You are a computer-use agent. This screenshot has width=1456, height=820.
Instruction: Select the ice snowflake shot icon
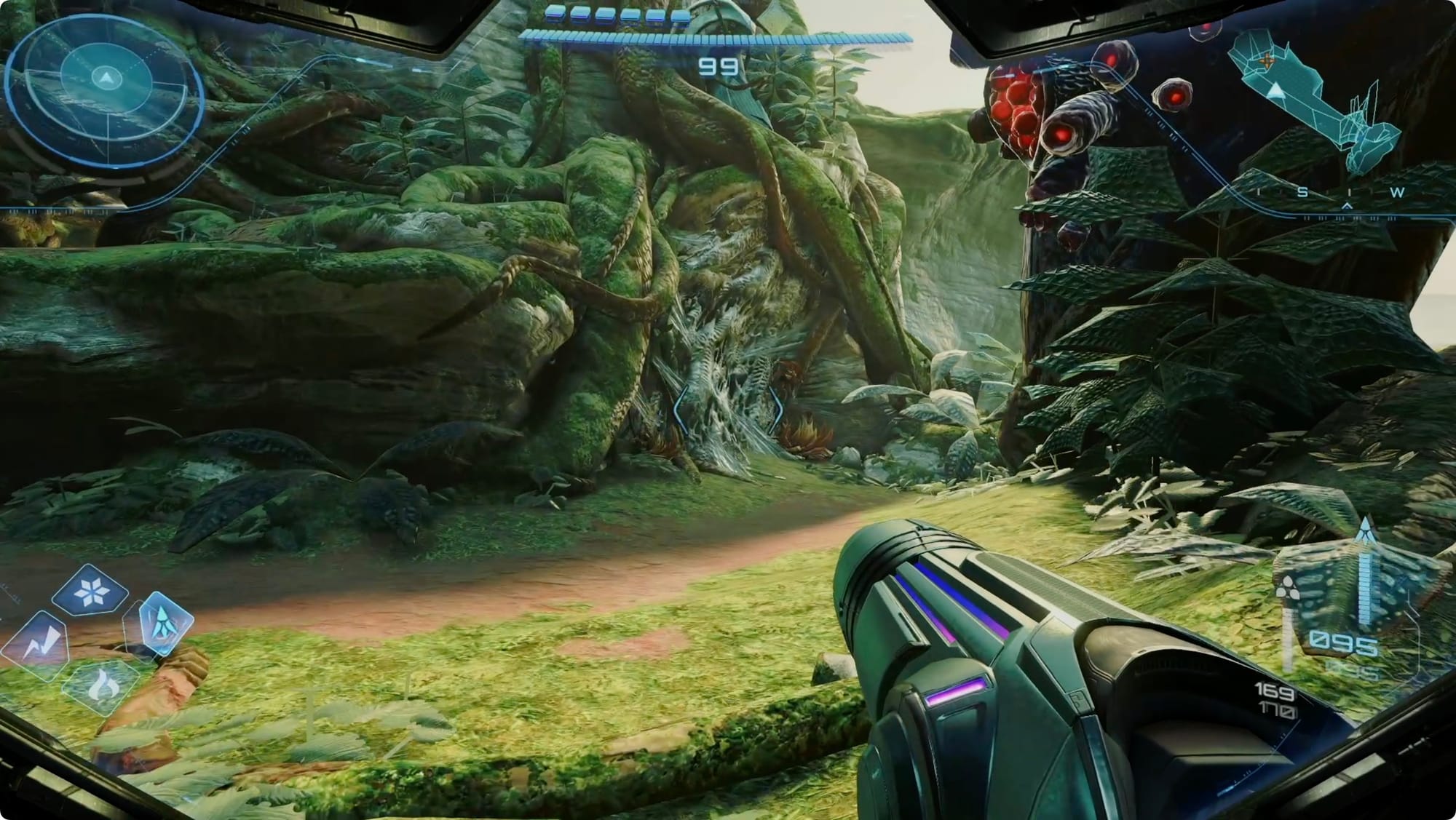90,593
